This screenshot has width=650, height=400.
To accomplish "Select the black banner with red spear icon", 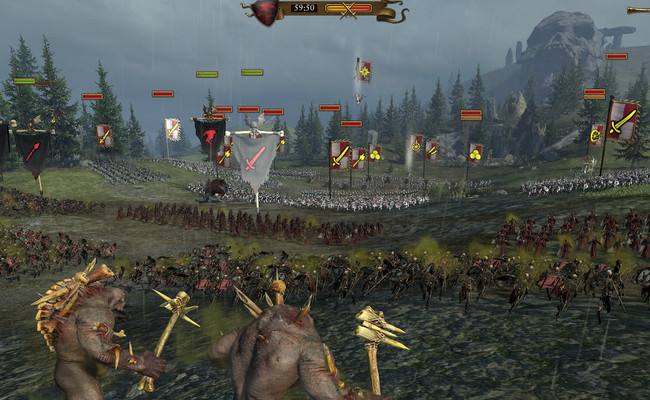I will tap(32, 150).
